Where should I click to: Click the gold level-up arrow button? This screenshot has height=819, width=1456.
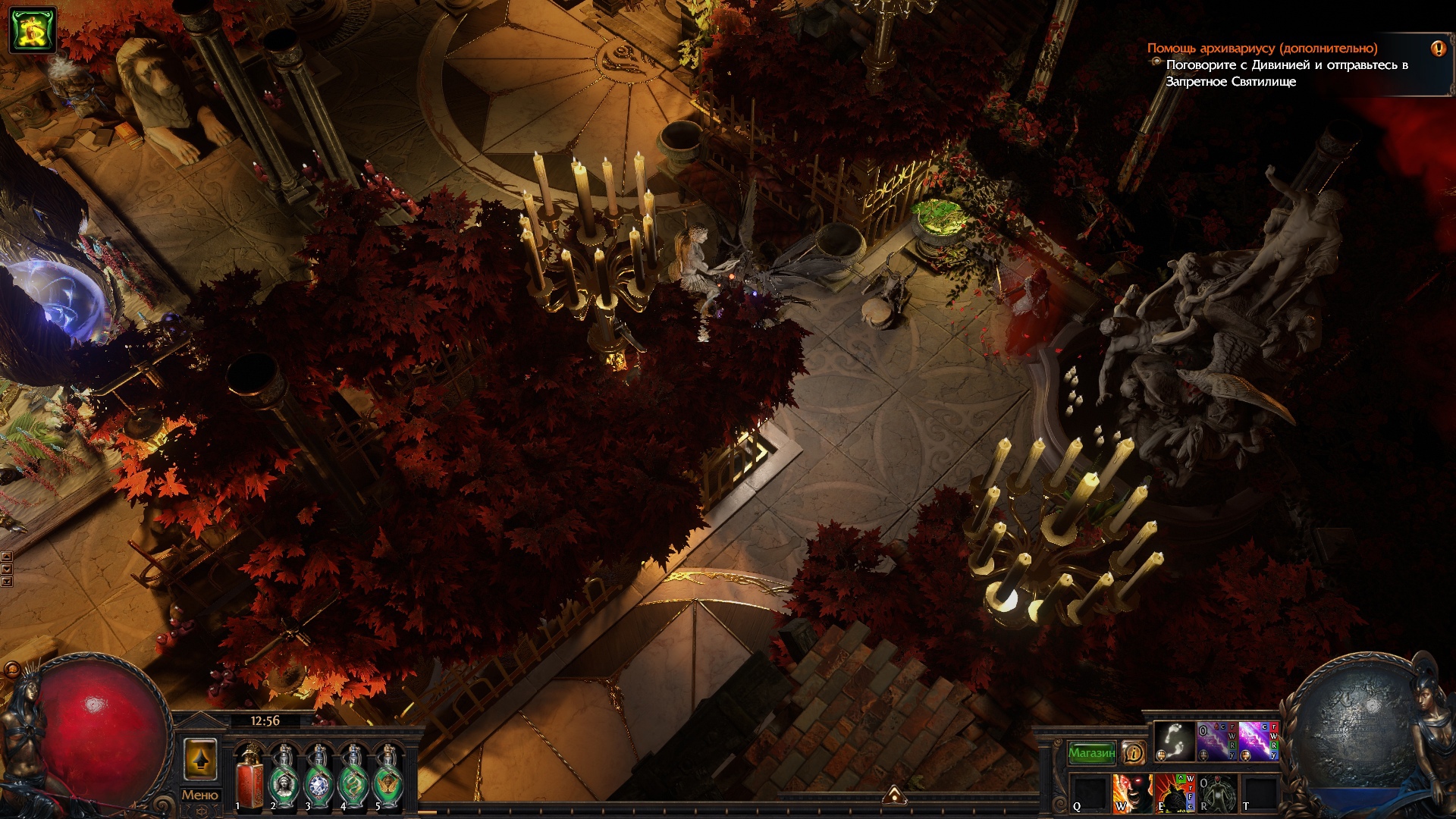tap(200, 759)
